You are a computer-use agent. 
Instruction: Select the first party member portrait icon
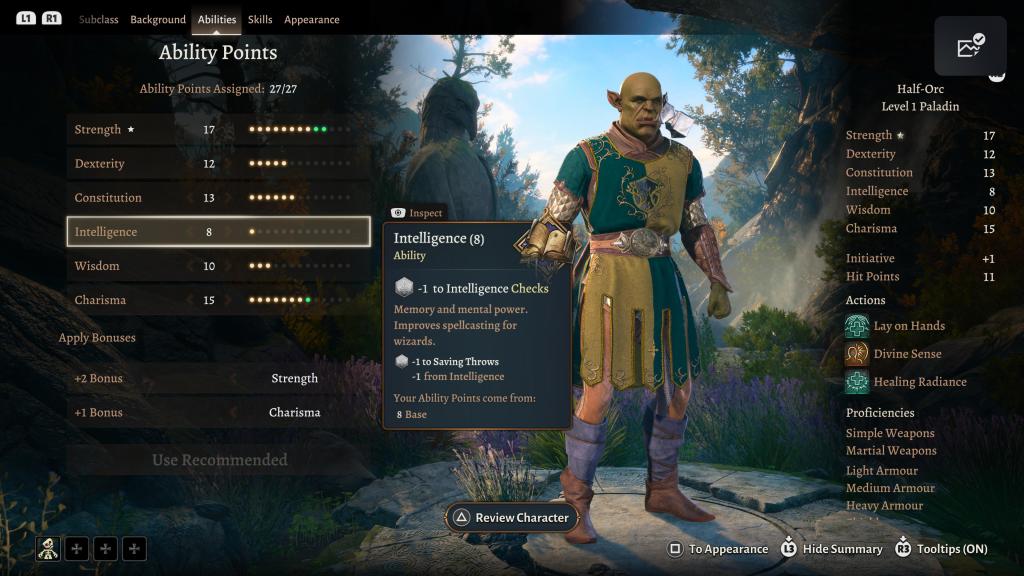(x=48, y=548)
